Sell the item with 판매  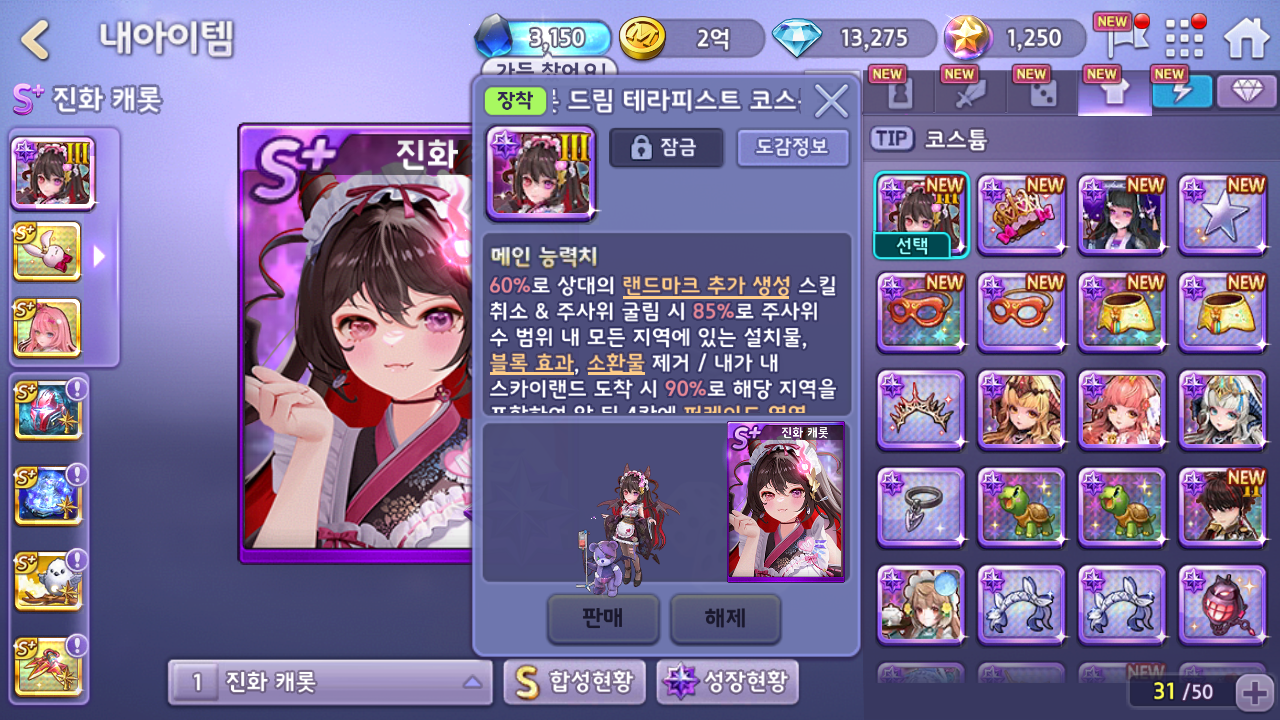603,618
